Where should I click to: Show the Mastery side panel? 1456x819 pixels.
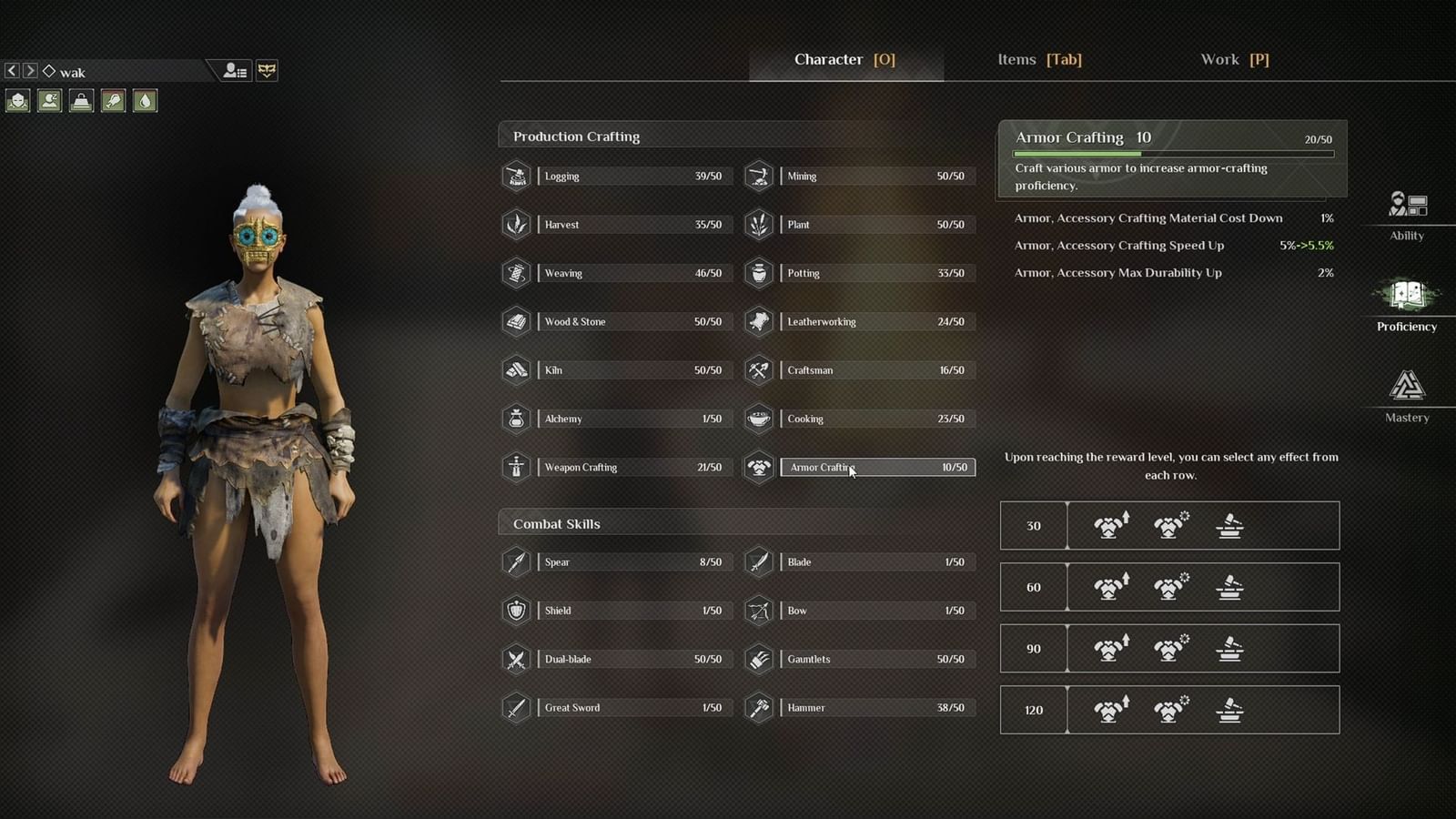1407,396
